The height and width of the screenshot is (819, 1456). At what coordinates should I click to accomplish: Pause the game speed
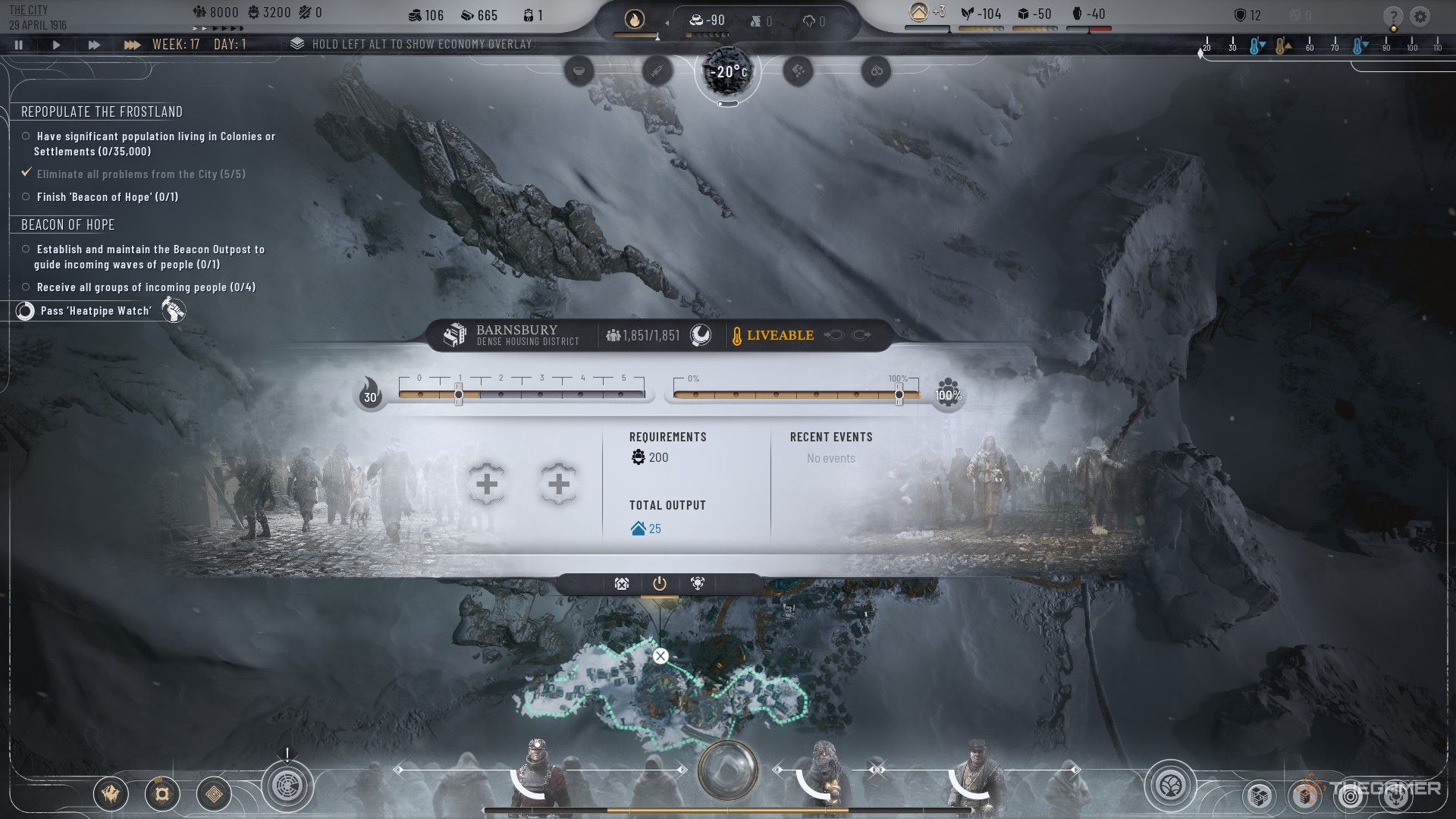click(19, 45)
